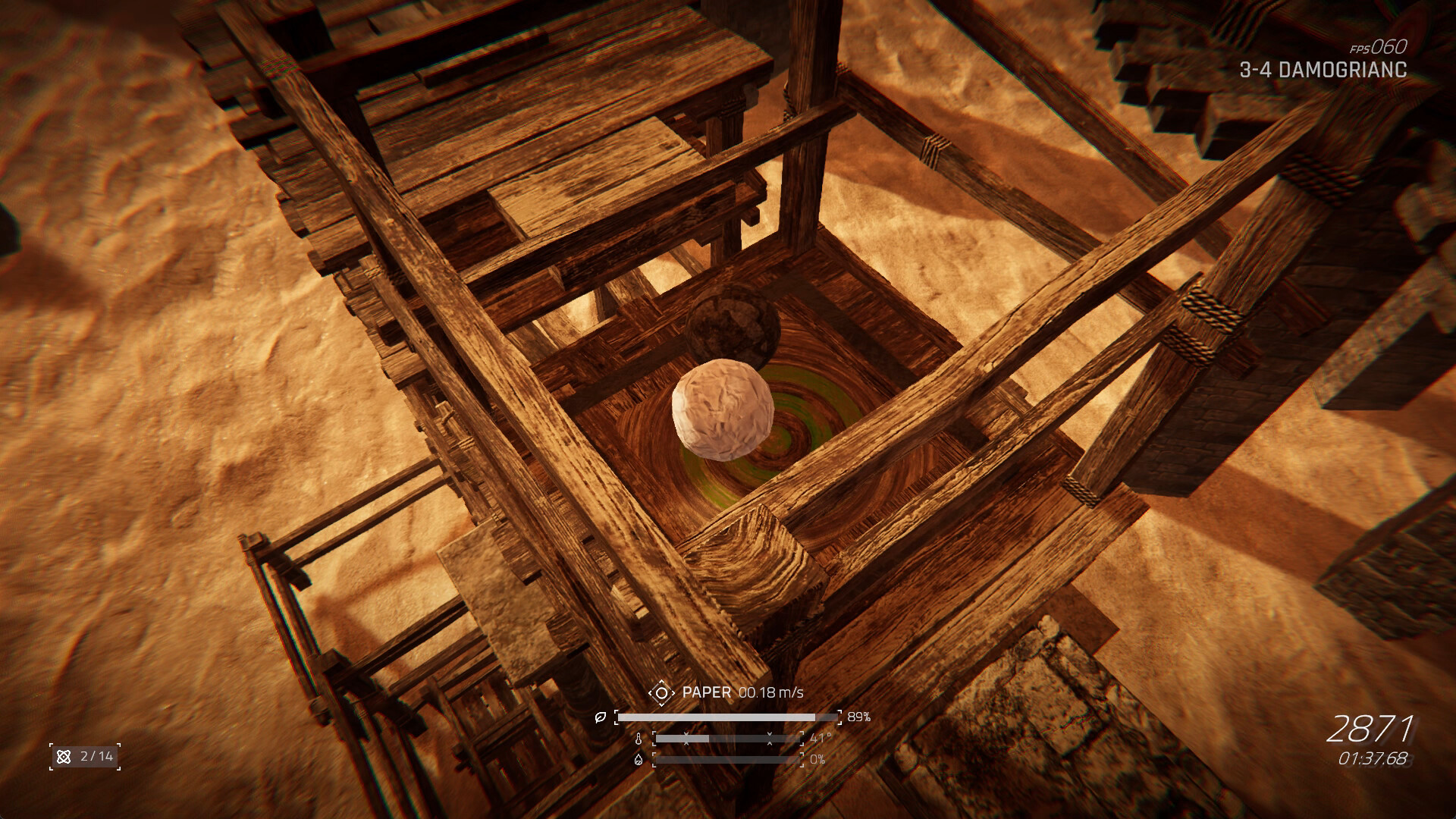This screenshot has width=1456, height=819.
Task: Click the small arrow above the PAPER indicator
Action: point(662,682)
